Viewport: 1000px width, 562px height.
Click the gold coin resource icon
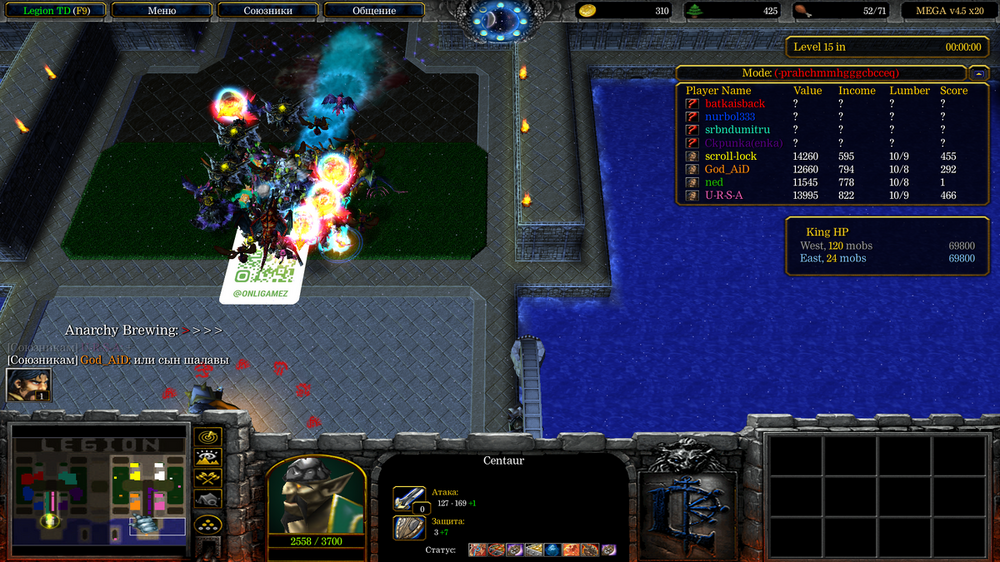(x=589, y=11)
